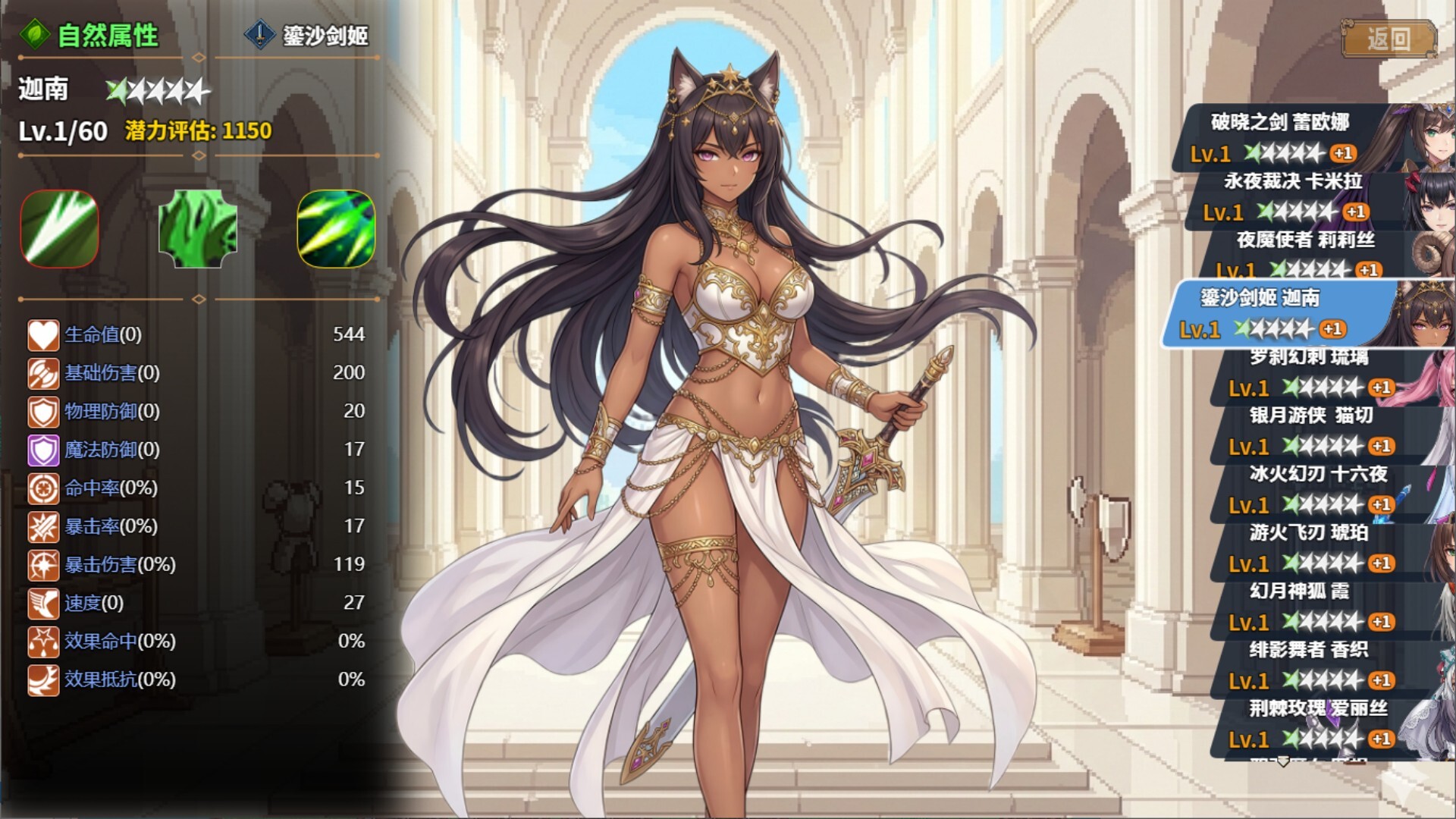This screenshot has height=819, width=1456.
Task: Click the 基础伤害 axe icon
Action: [x=43, y=373]
